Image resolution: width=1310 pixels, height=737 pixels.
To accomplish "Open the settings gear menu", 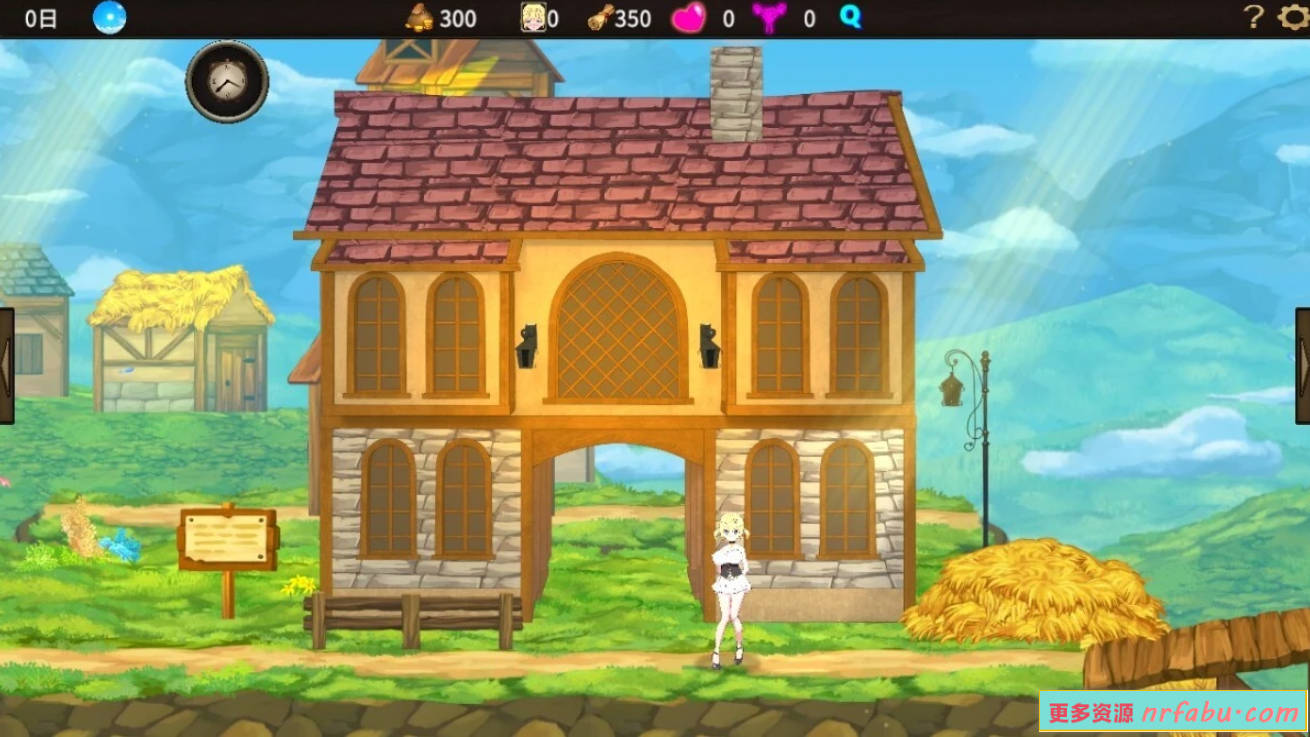I will pyautogui.click(x=1290, y=17).
